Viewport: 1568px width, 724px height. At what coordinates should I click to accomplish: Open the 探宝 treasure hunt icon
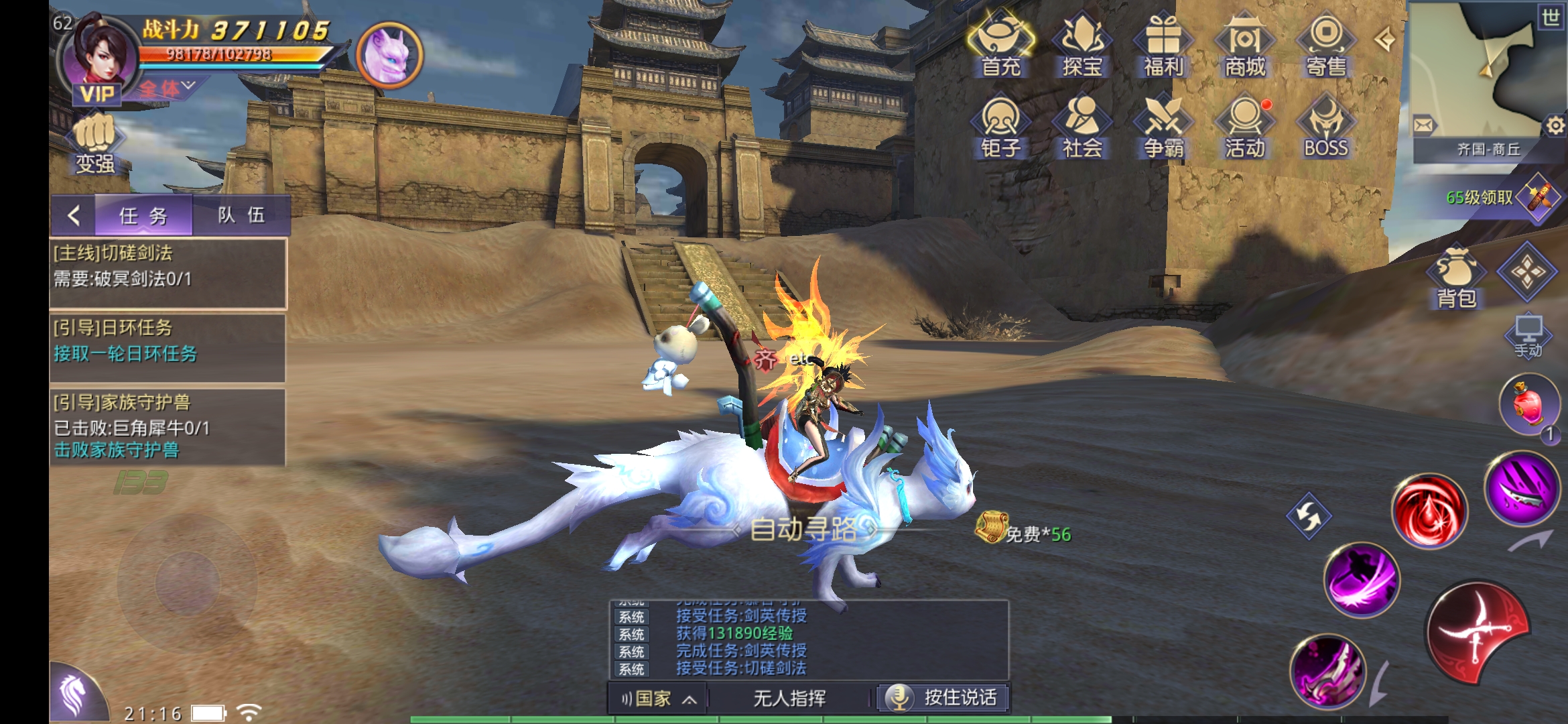[1082, 44]
